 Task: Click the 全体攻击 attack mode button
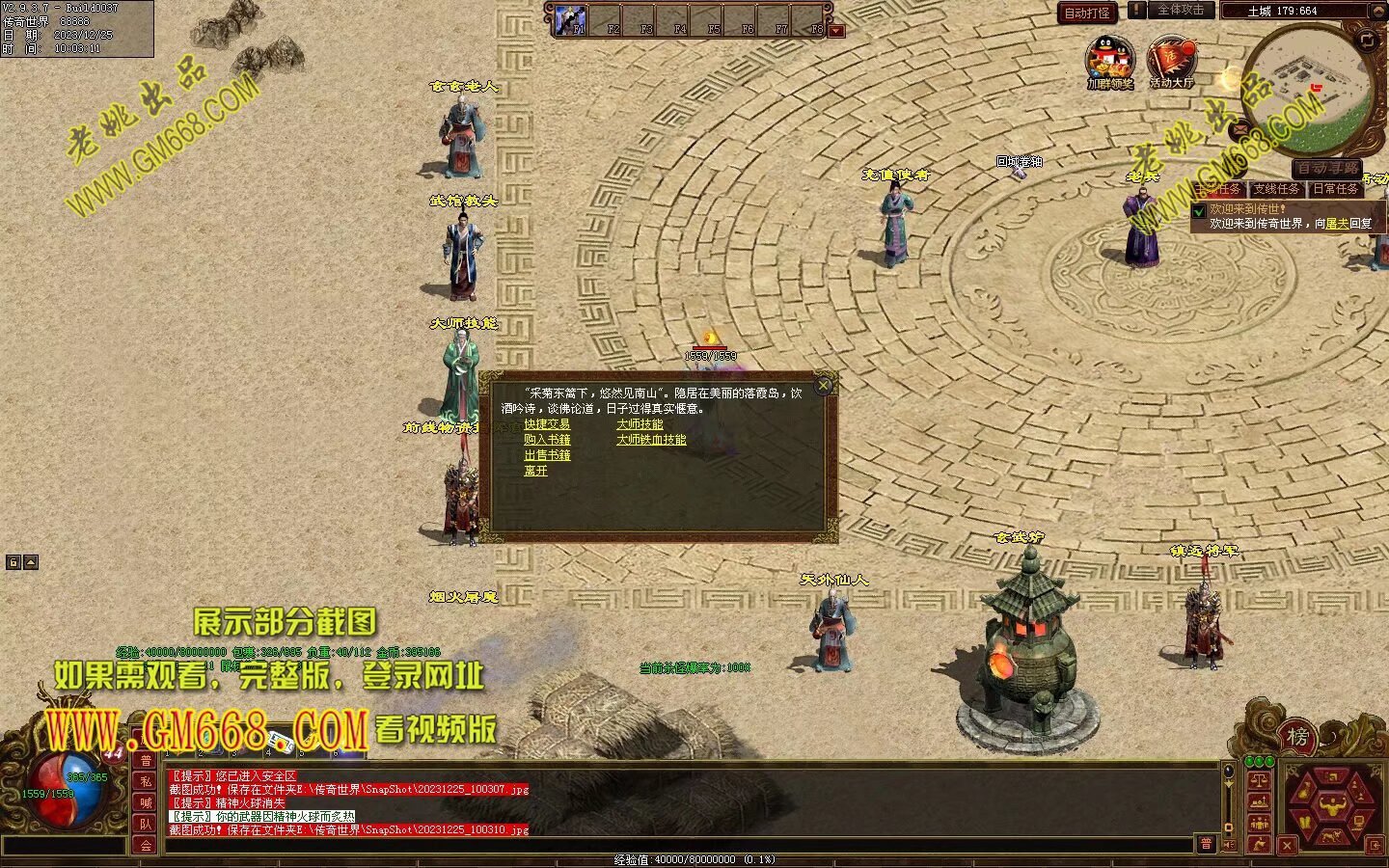pyautogui.click(x=1180, y=10)
